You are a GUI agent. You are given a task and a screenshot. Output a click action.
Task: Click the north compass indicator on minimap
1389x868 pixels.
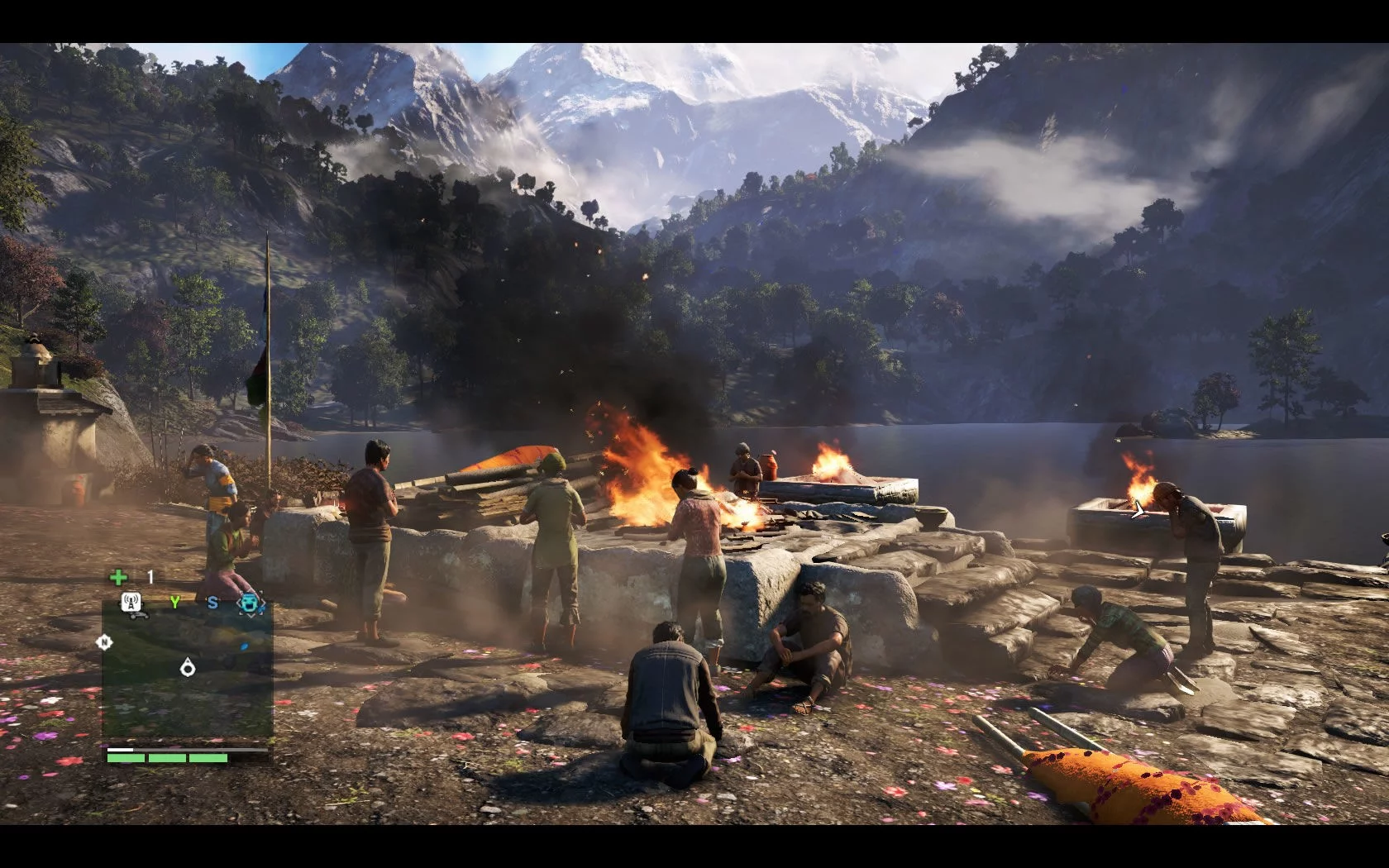(x=104, y=641)
